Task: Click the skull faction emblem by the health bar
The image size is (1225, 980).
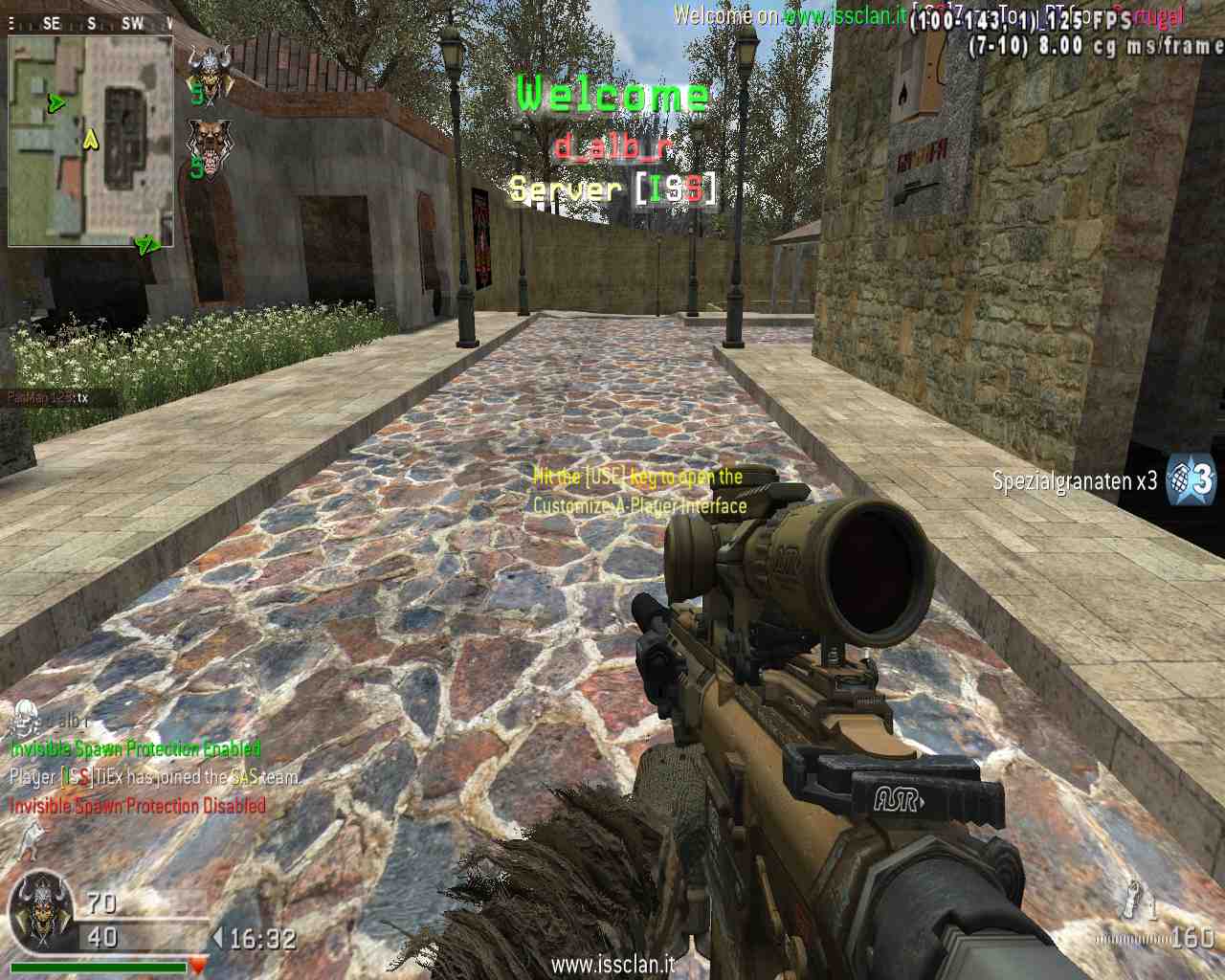Action: tap(42, 909)
